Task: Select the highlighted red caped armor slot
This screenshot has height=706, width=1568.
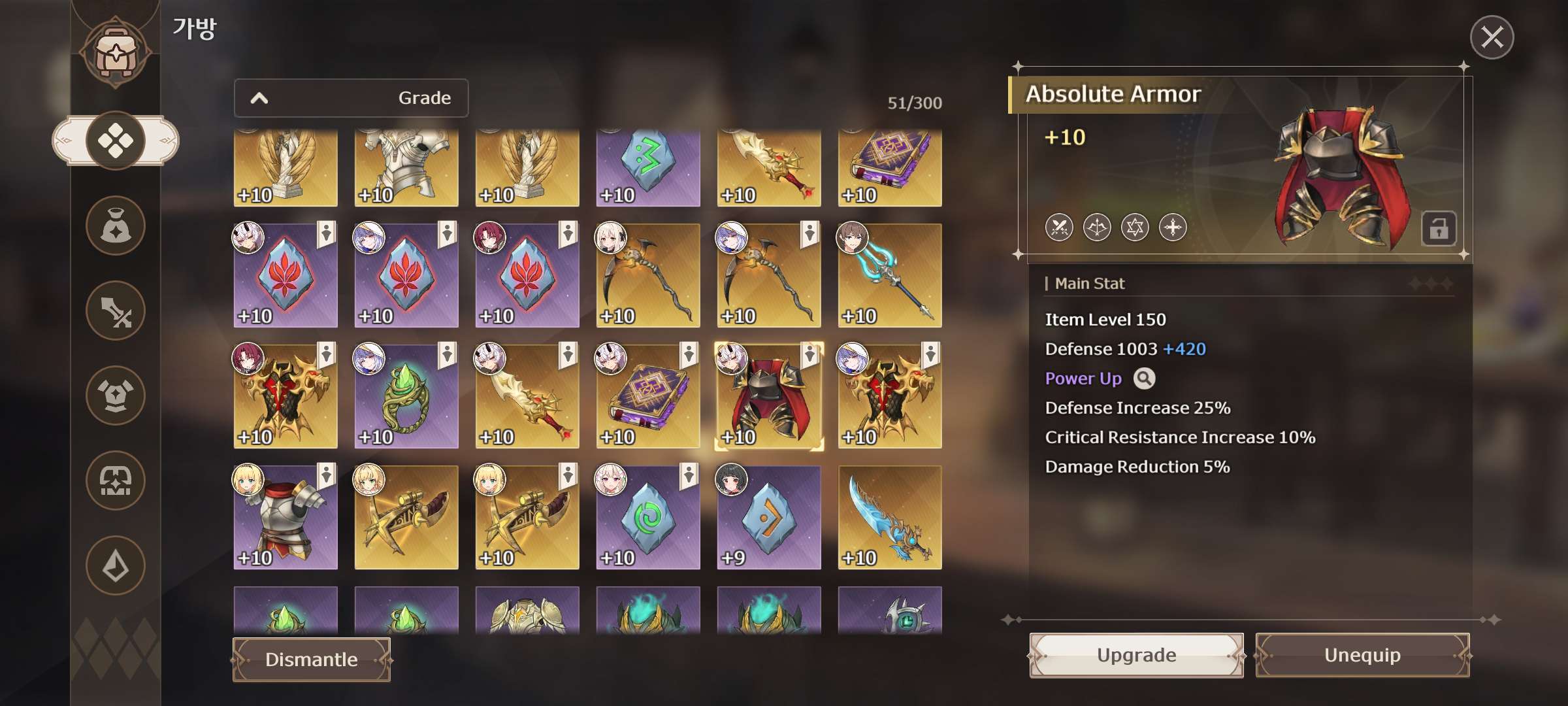Action: click(x=768, y=397)
